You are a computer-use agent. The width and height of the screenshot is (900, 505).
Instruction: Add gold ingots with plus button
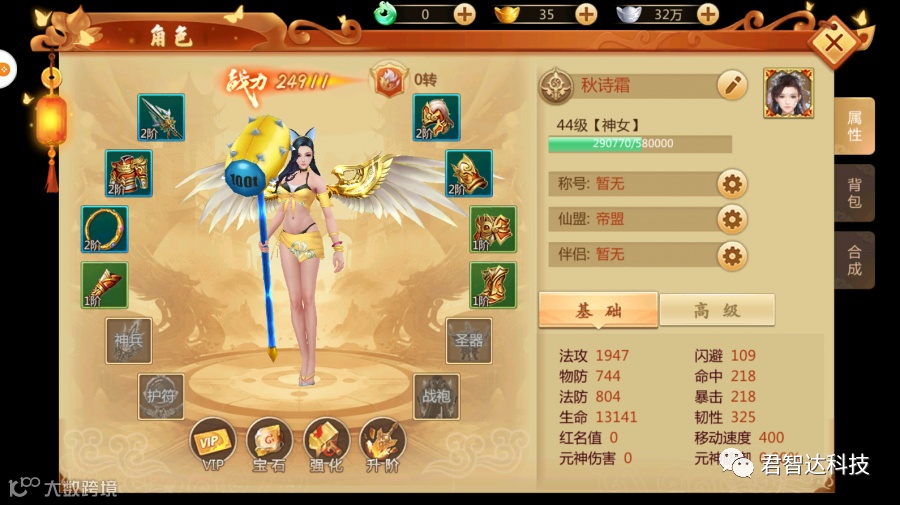(586, 14)
